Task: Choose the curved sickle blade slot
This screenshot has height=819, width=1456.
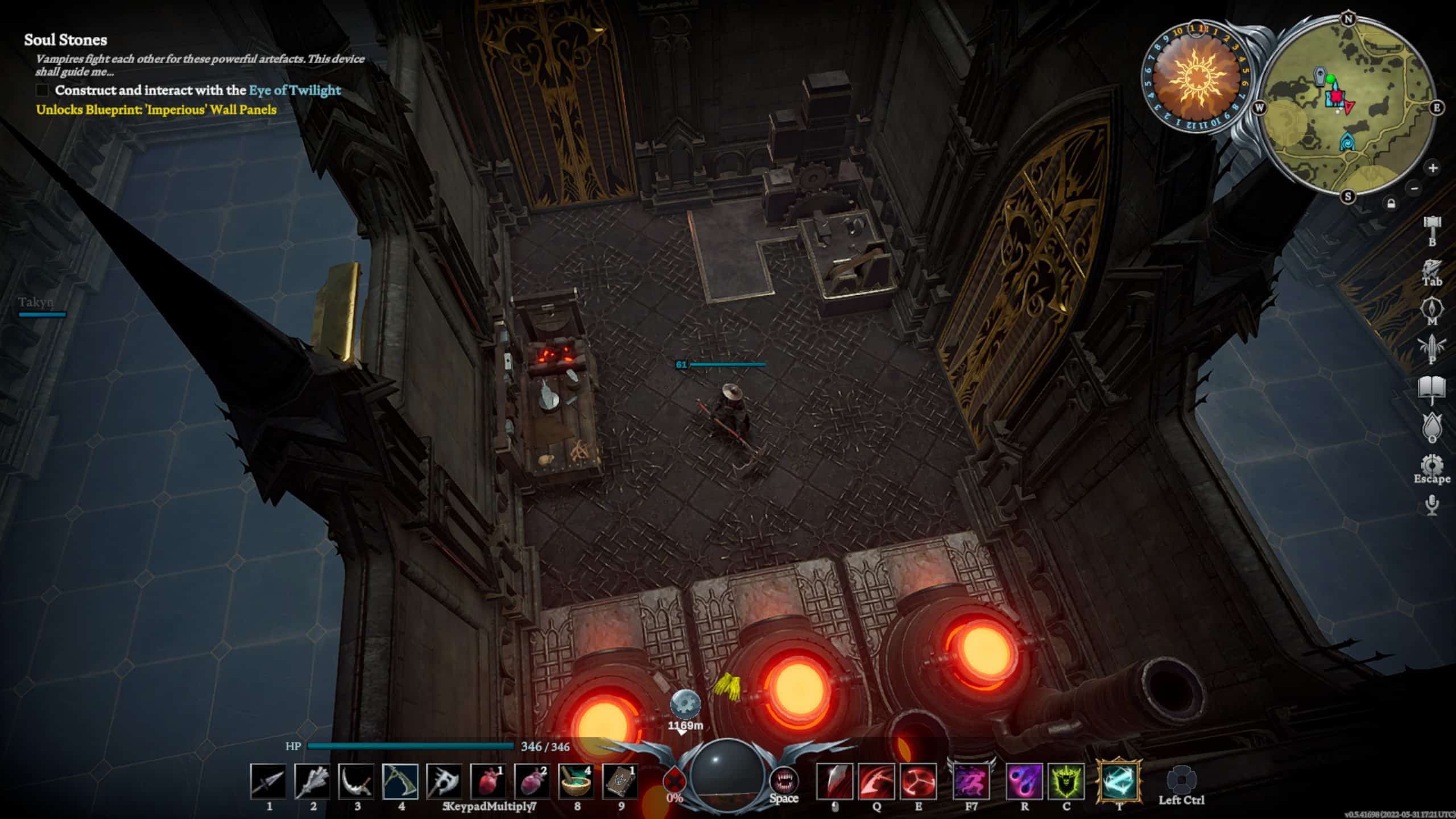Action: pyautogui.click(x=357, y=781)
